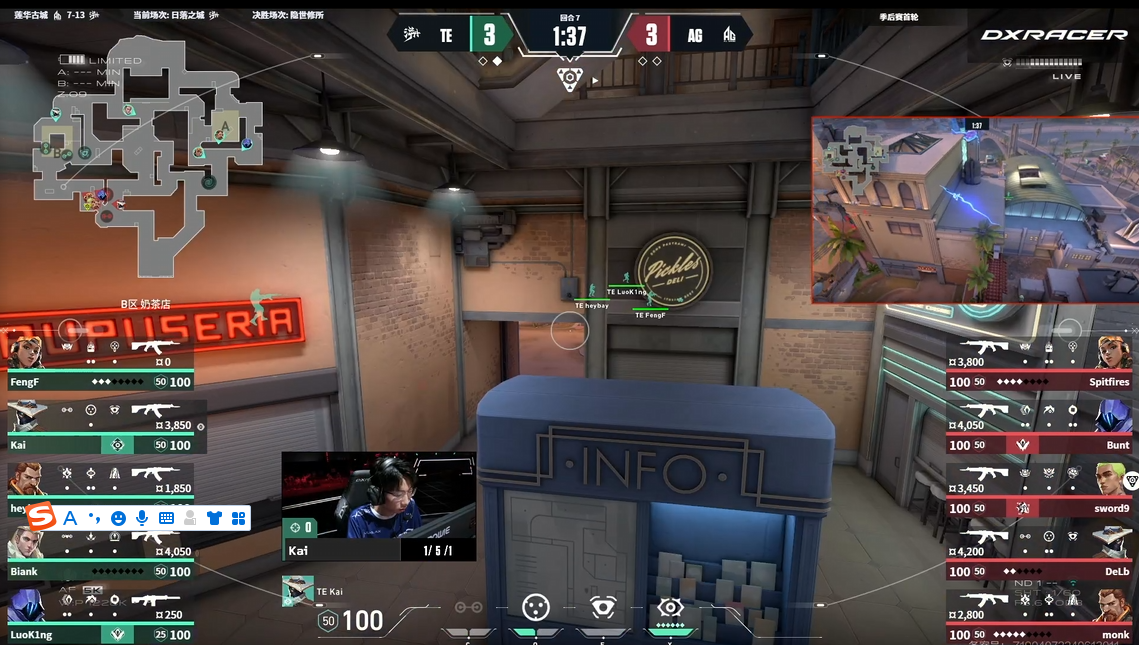Click Kai's agent portrait above health
The image size is (1139, 645).
tap(297, 591)
